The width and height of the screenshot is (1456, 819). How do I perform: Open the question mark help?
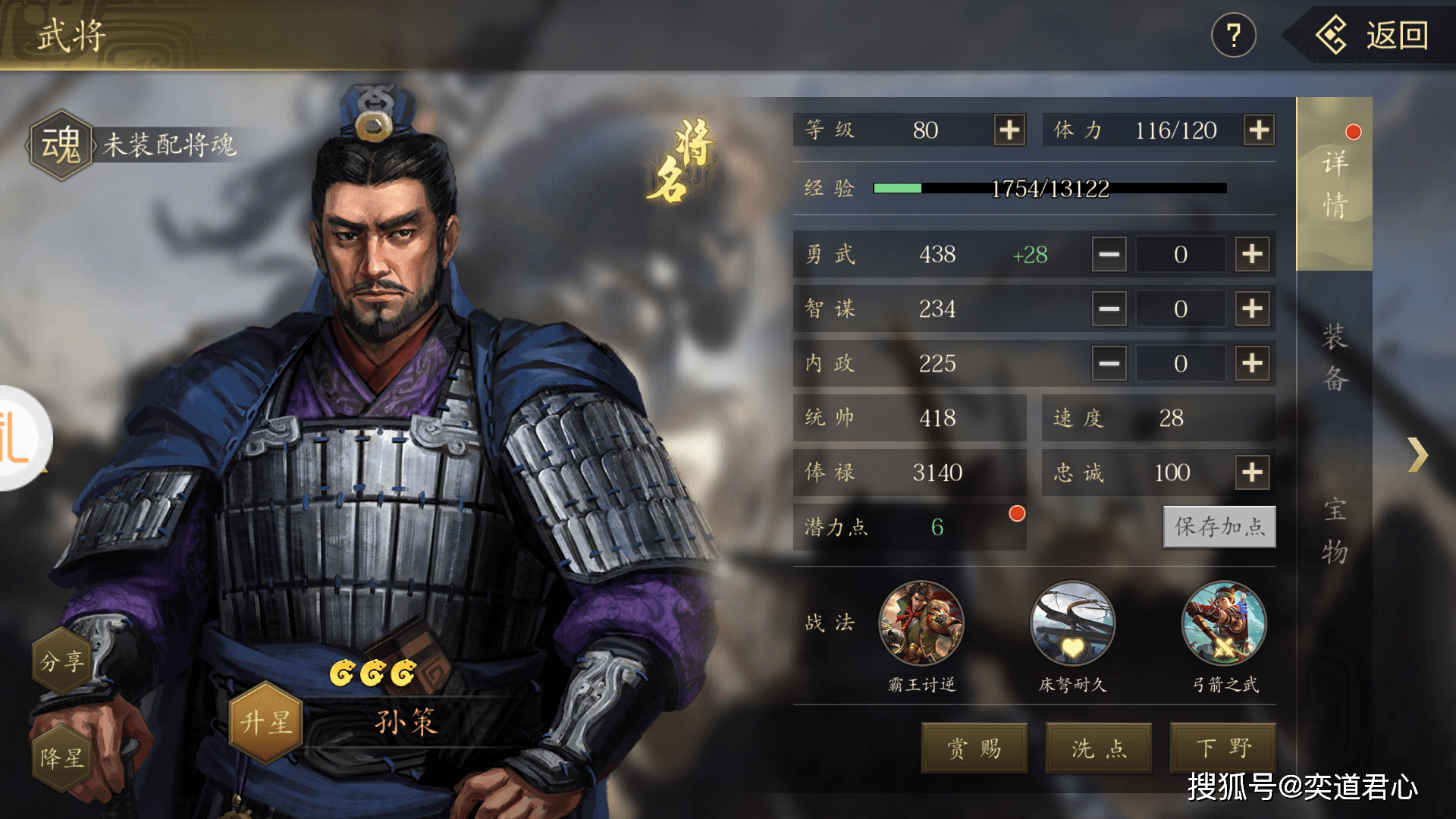click(1233, 36)
